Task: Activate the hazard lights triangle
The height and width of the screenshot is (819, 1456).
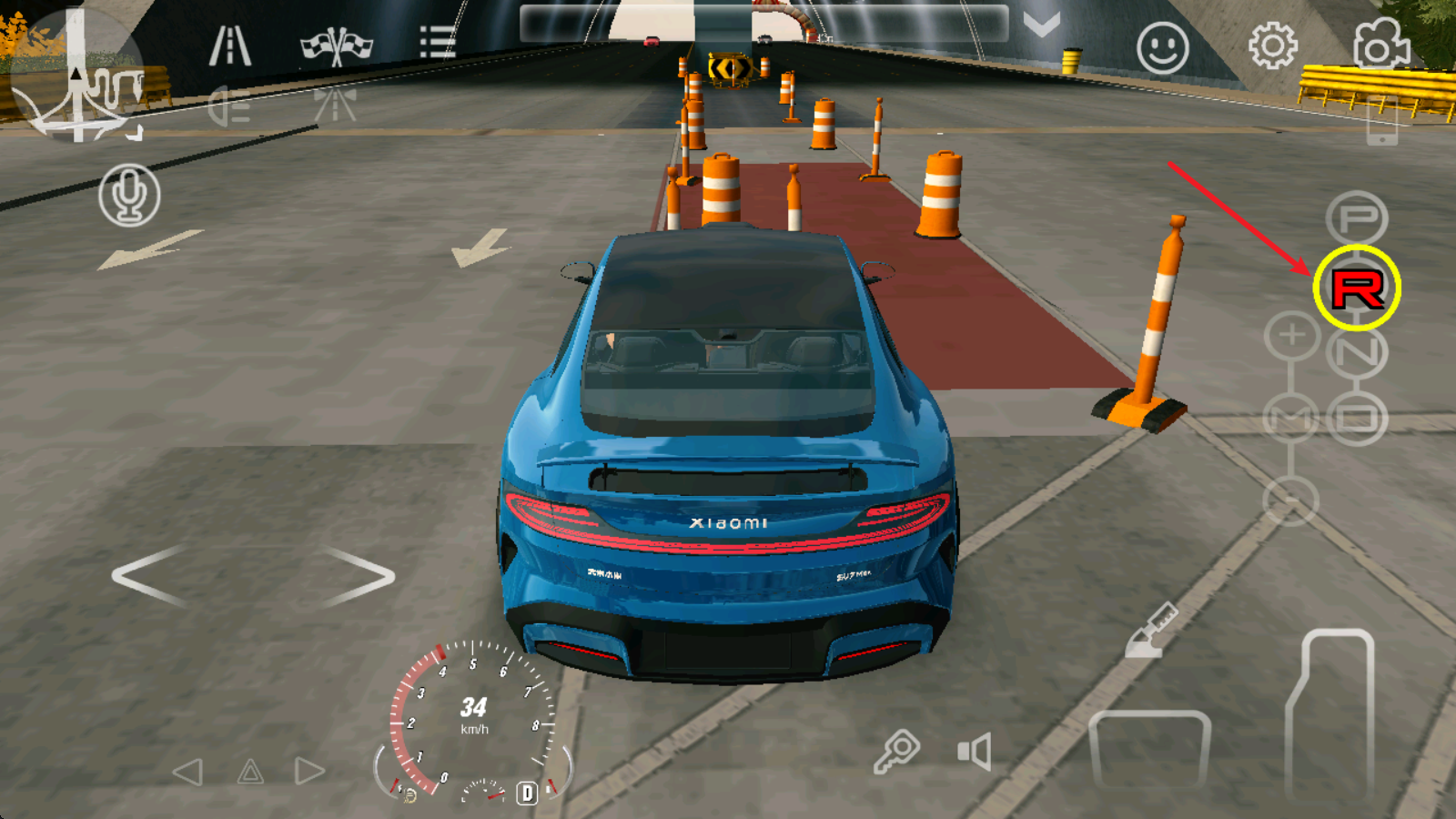Action: click(x=250, y=773)
